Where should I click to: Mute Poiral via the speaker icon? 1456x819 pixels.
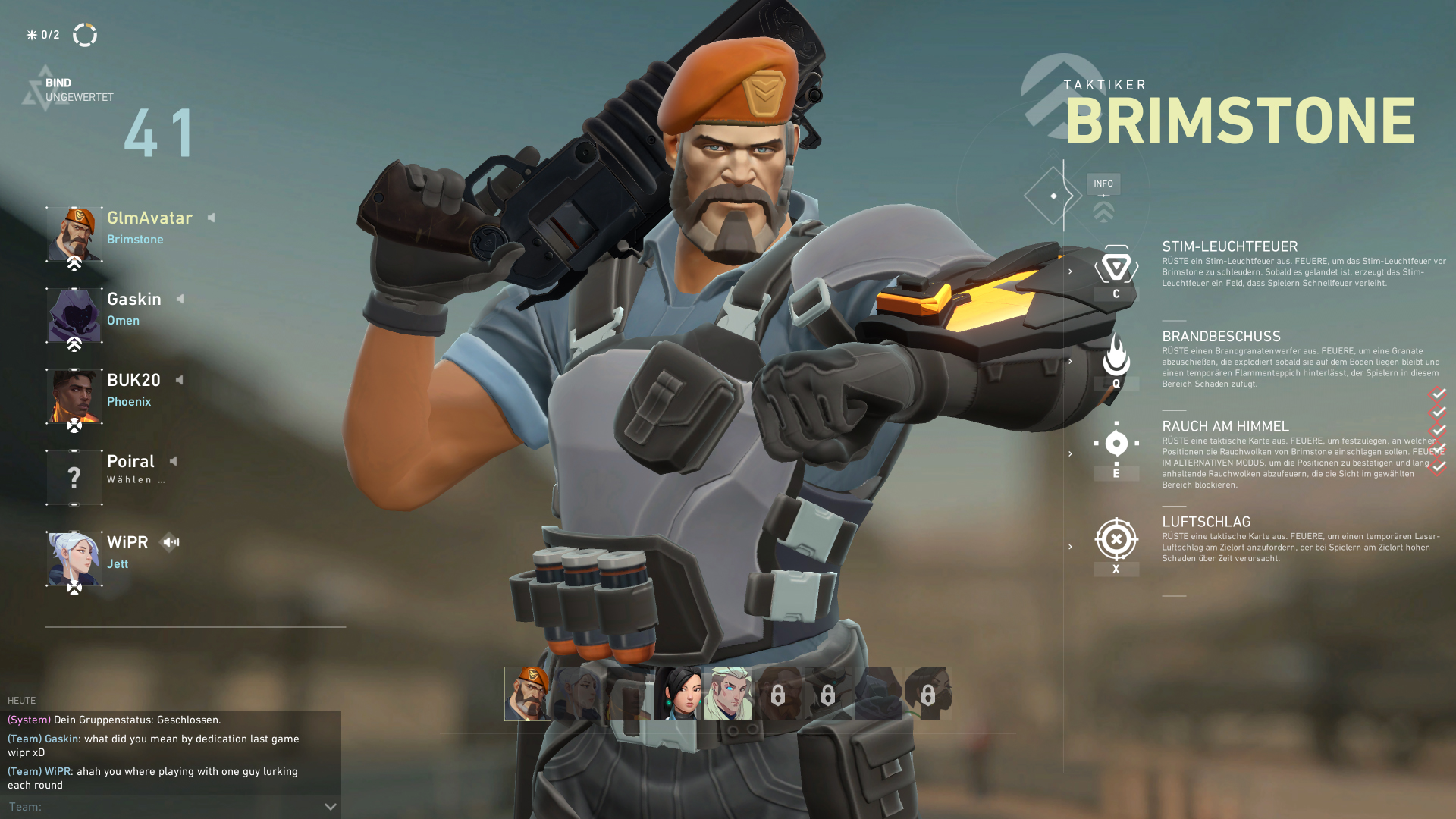(174, 461)
